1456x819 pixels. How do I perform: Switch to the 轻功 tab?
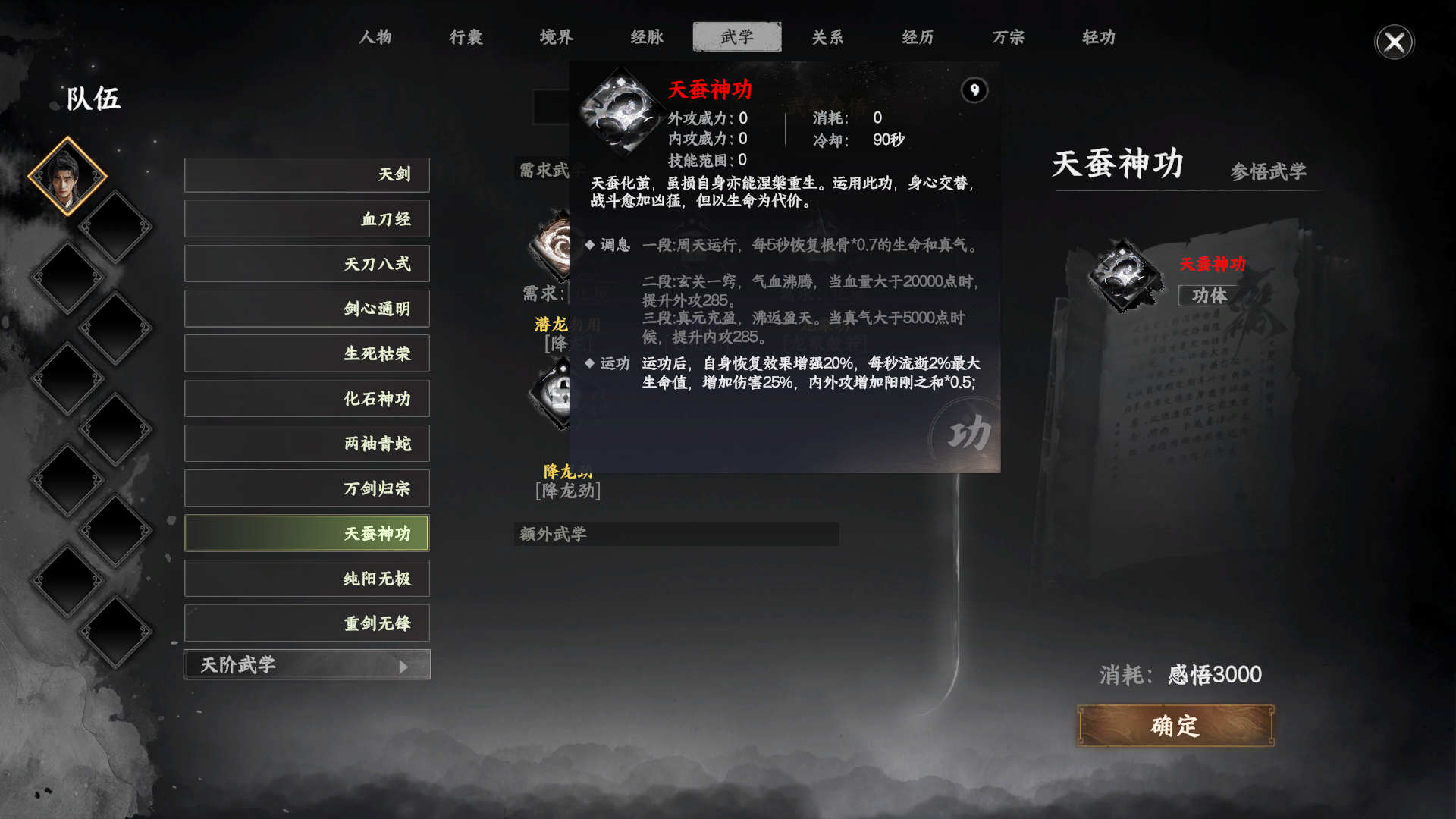(1097, 36)
